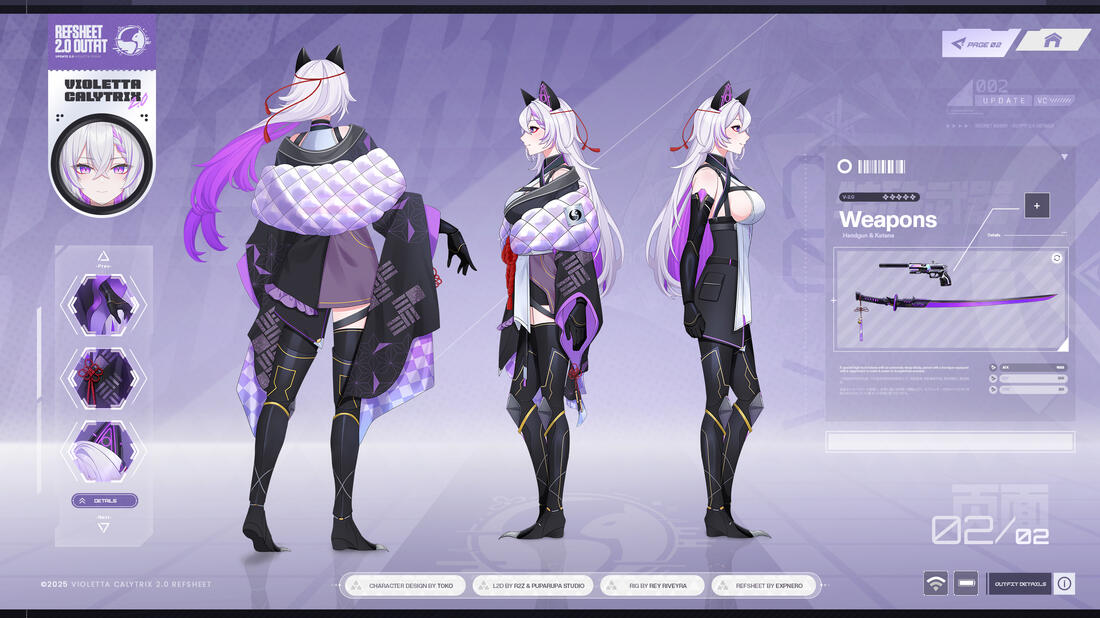Open the Details button under thumbnails
Viewport: 1100px width, 618px height.
click(x=104, y=500)
